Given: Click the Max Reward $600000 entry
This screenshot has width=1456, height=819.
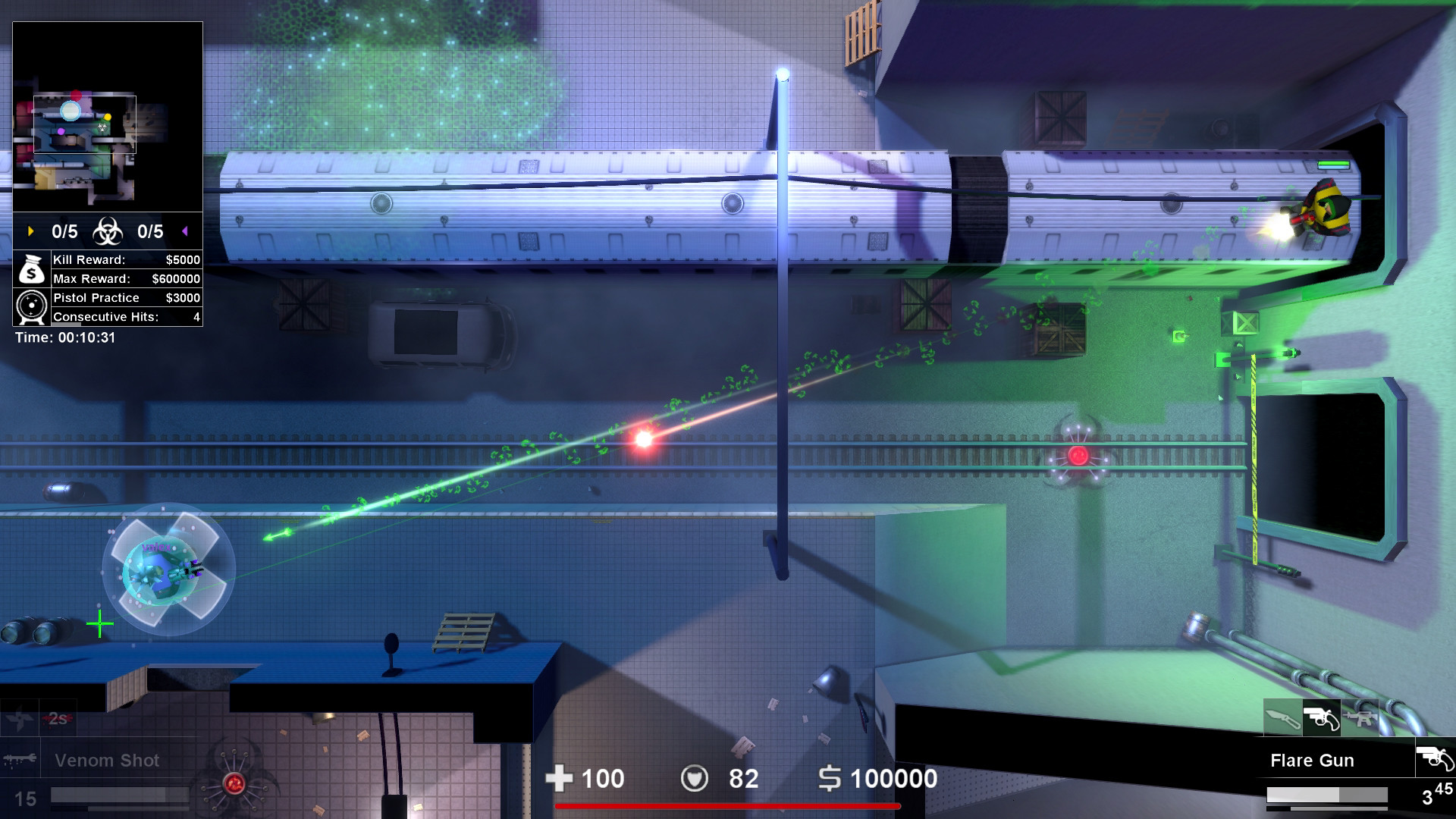Looking at the screenshot, I should pyautogui.click(x=125, y=278).
